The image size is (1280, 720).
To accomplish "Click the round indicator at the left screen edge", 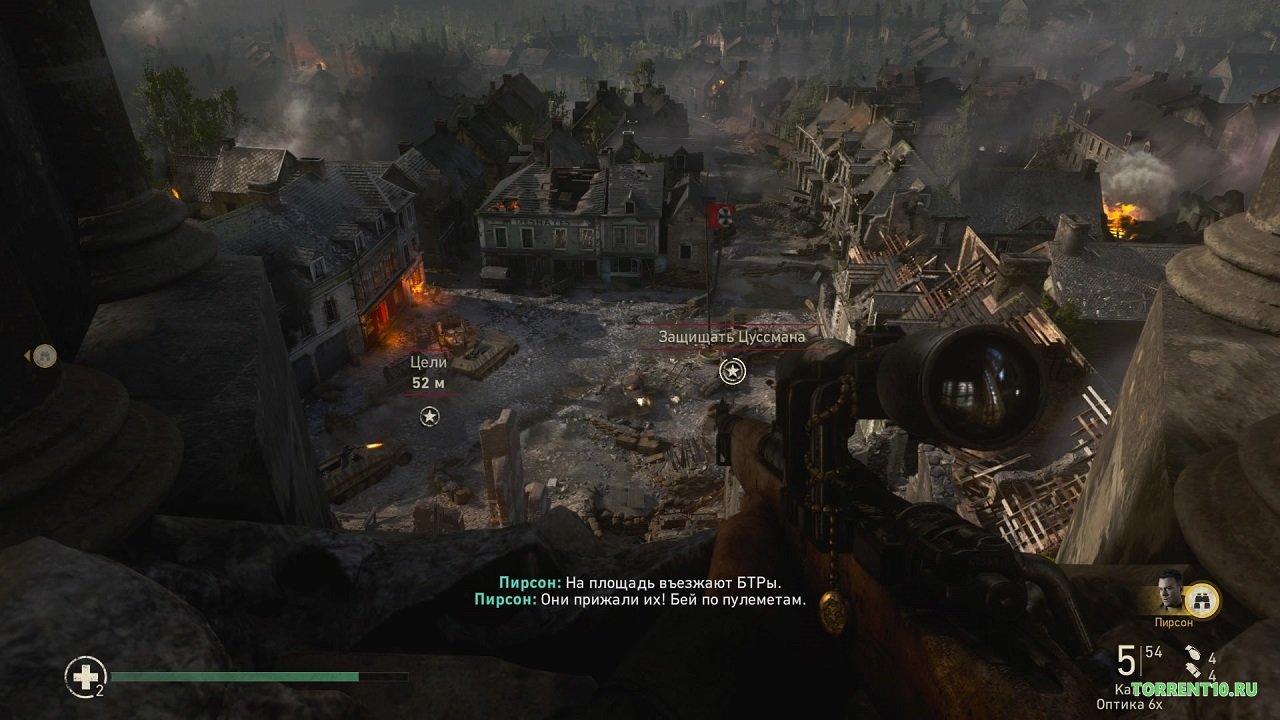I will 44,355.
